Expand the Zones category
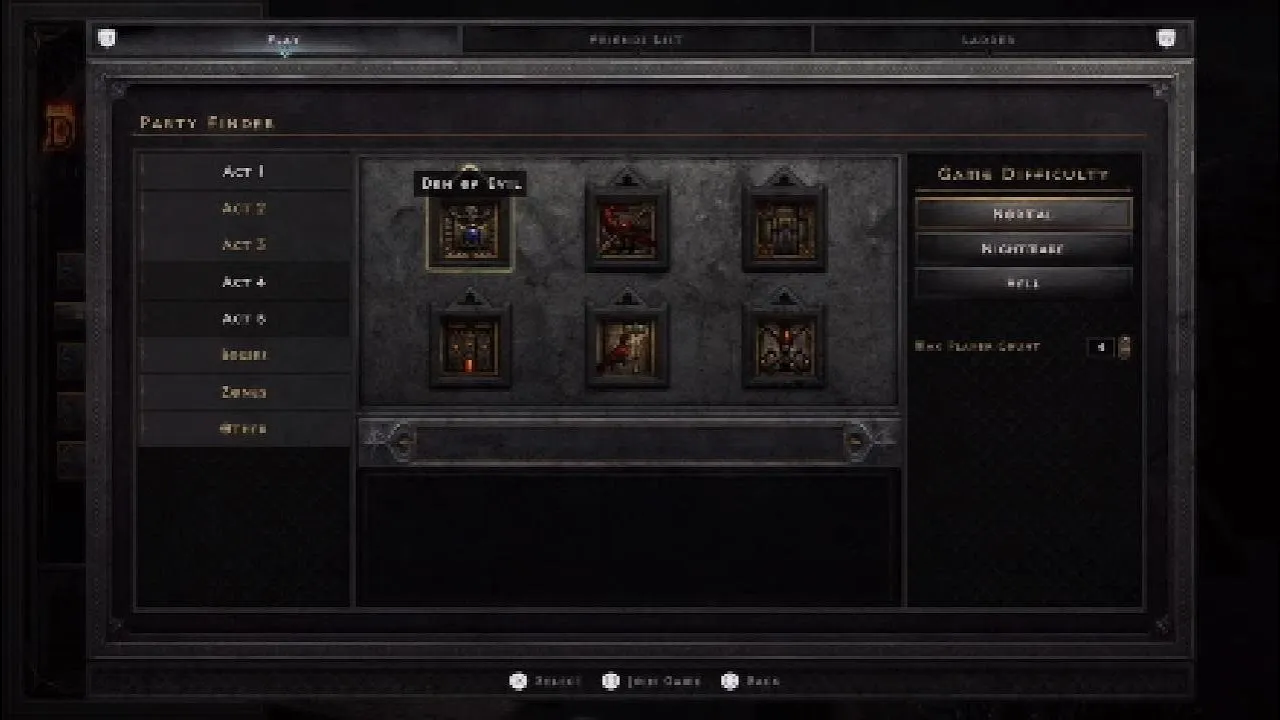Viewport: 1280px width, 720px height. [245, 391]
